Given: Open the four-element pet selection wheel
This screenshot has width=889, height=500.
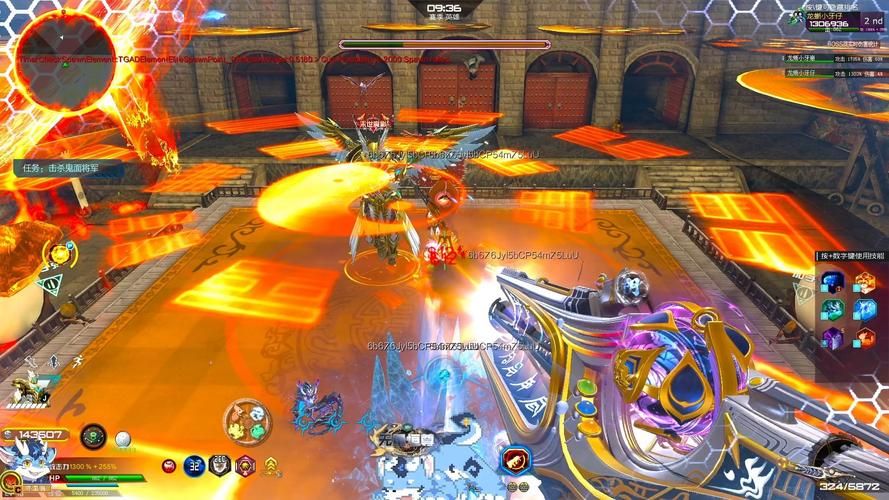Looking at the screenshot, I should pos(246,421).
